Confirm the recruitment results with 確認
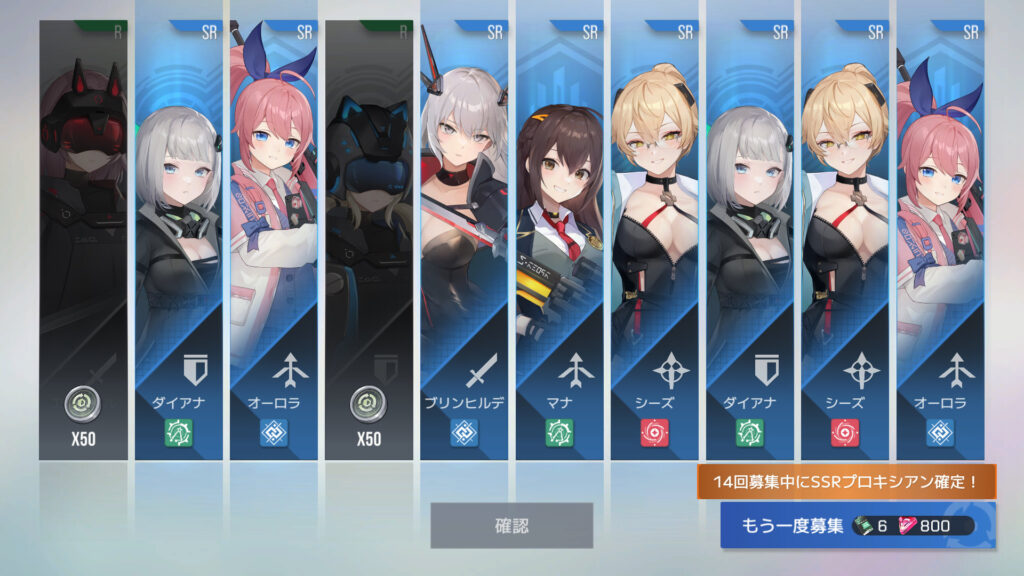1024x576 pixels. coord(511,525)
